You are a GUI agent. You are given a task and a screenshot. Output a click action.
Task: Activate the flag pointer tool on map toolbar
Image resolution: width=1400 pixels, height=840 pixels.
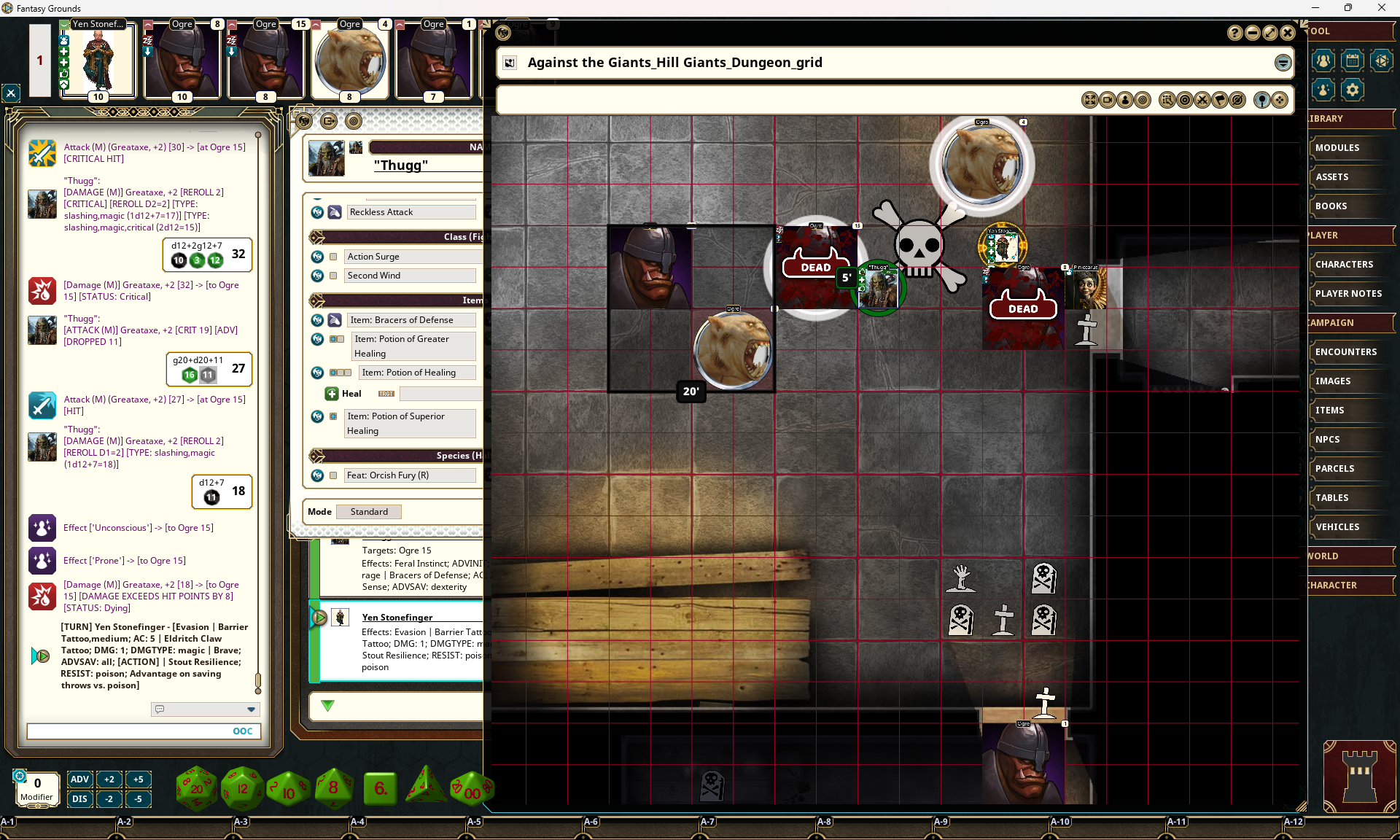1220,100
